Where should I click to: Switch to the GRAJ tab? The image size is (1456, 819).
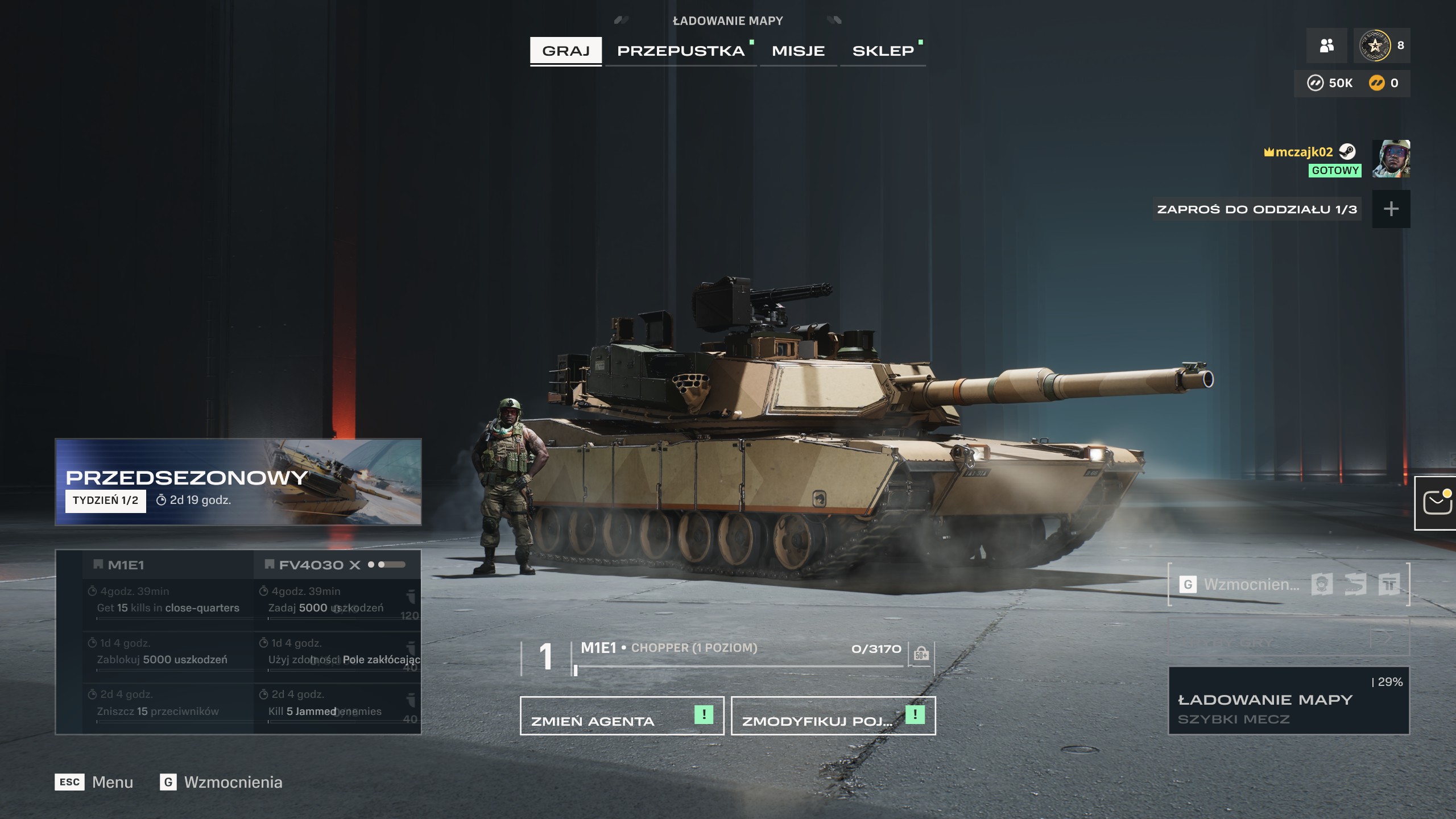pyautogui.click(x=565, y=51)
